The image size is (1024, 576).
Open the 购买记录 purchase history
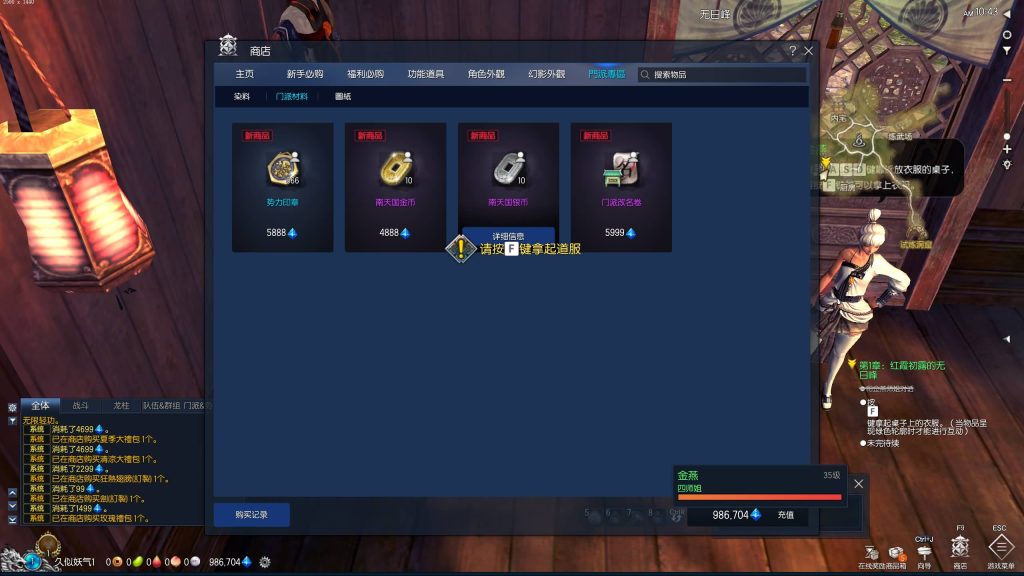(x=251, y=514)
